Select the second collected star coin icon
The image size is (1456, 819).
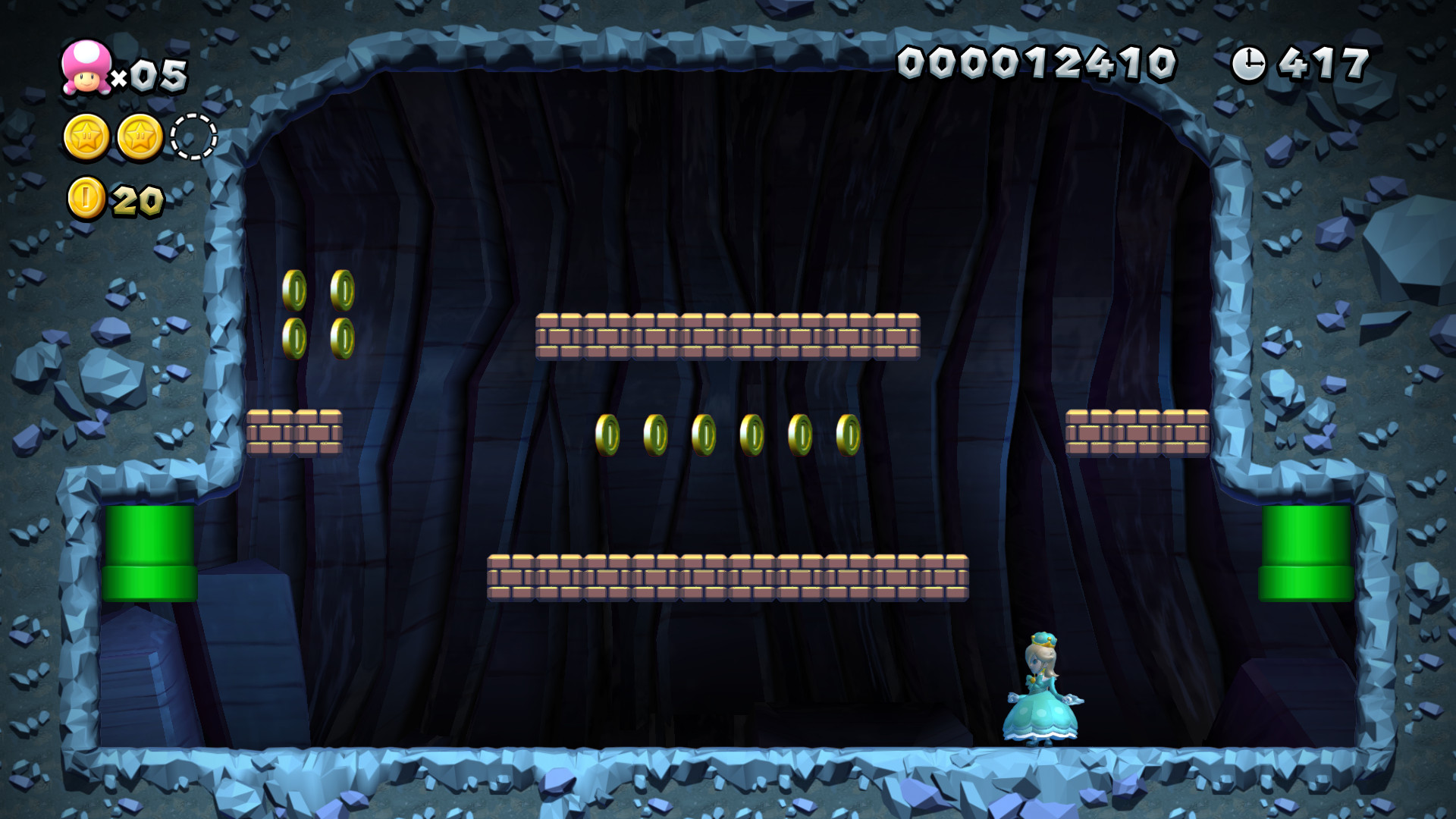pyautogui.click(x=140, y=136)
